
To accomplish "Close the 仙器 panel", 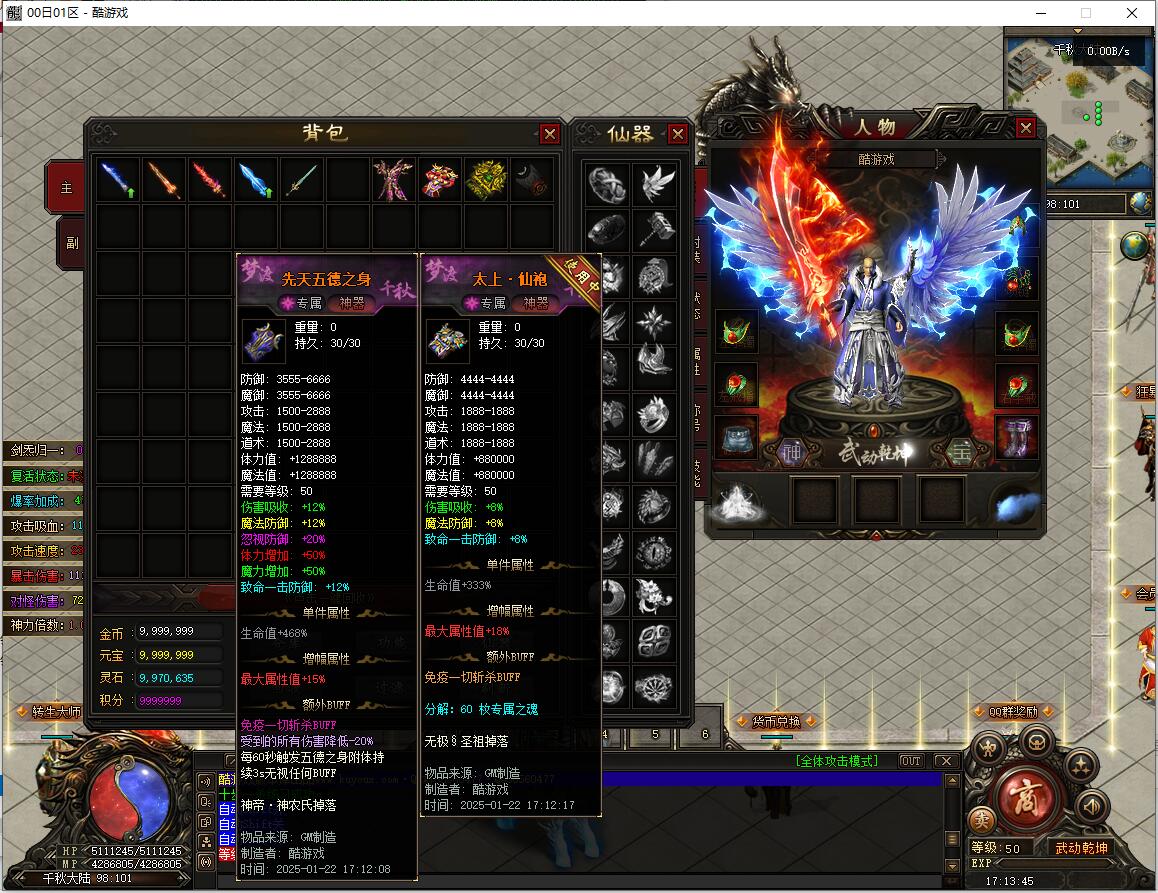I will click(x=678, y=134).
